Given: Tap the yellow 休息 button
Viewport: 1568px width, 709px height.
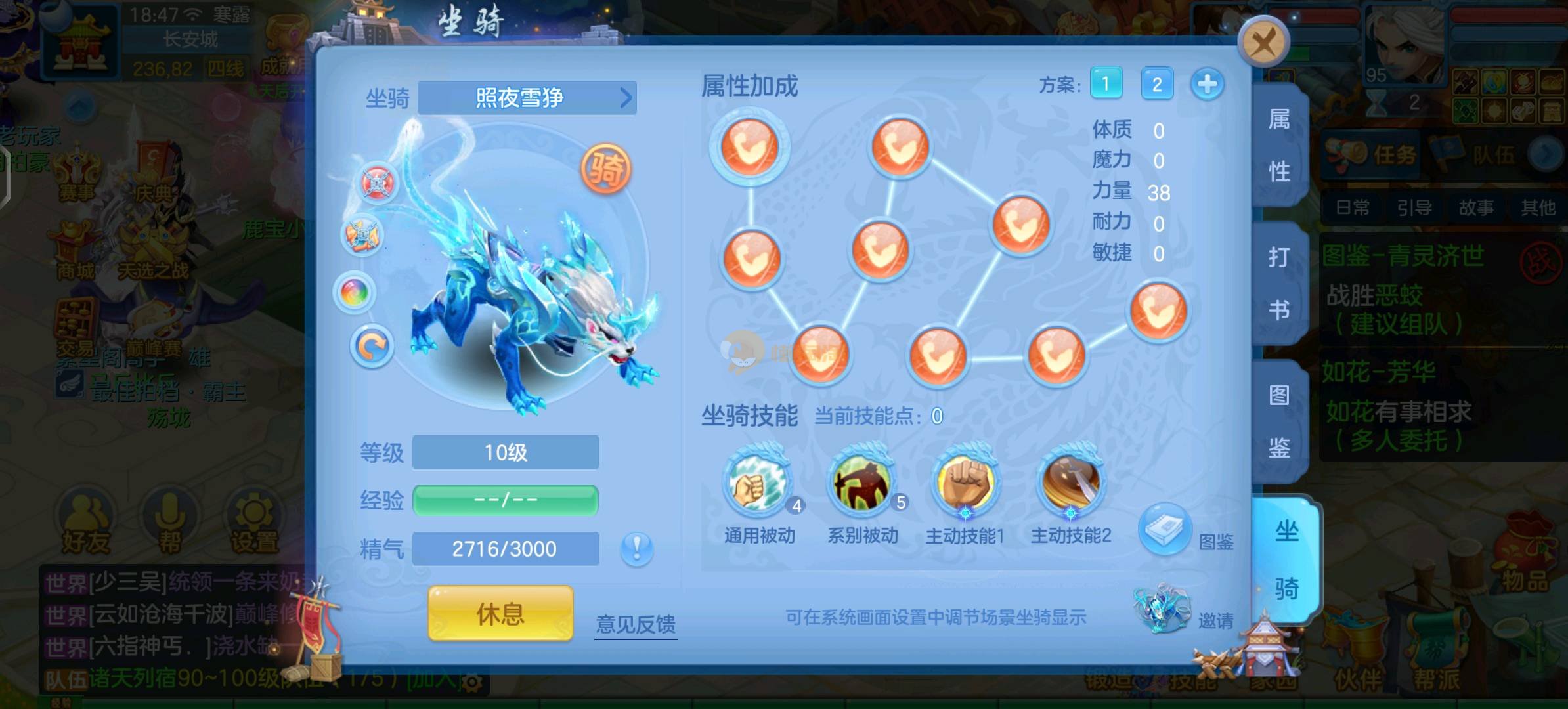Looking at the screenshot, I should point(500,614).
